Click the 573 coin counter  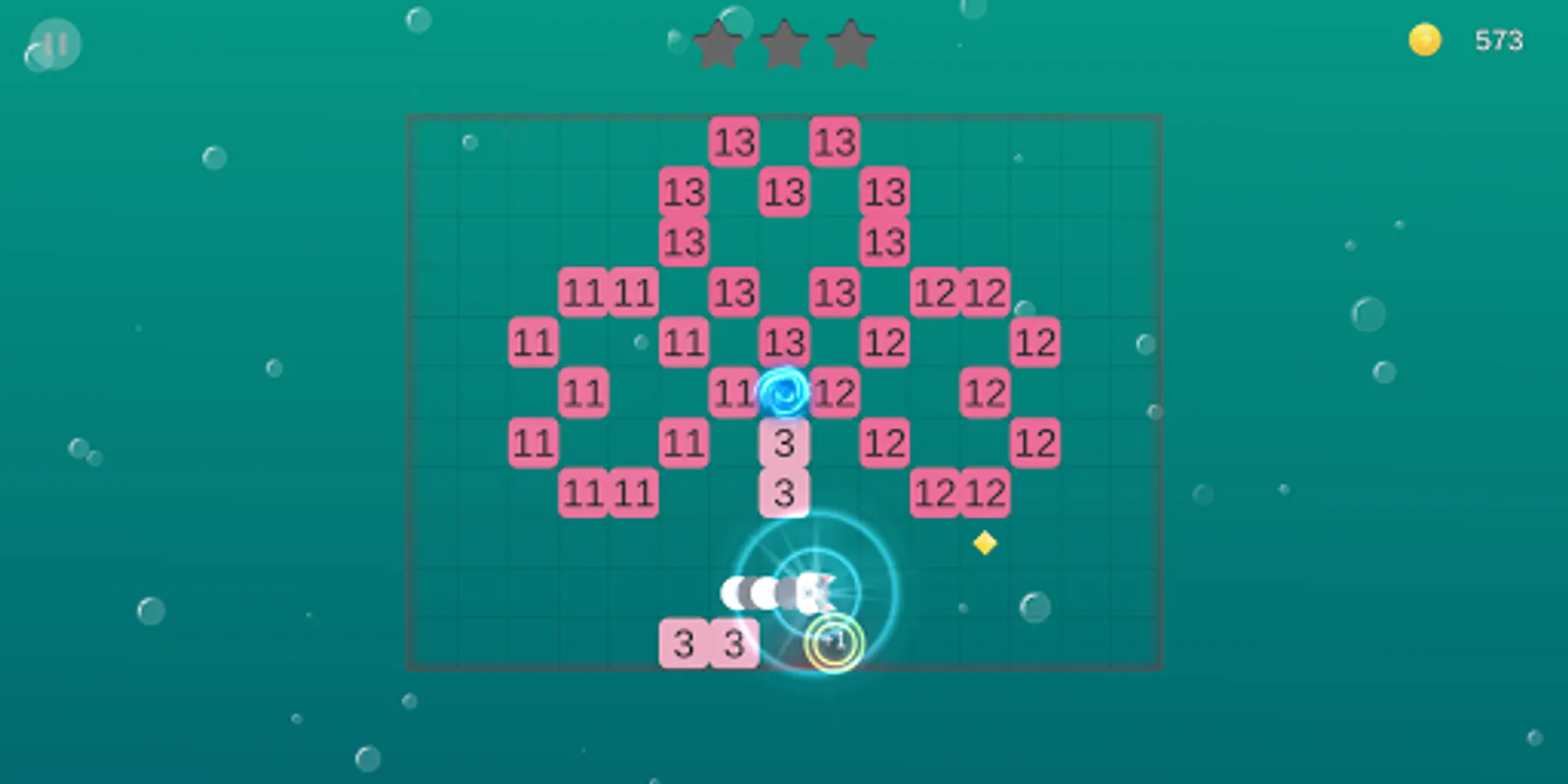(x=1497, y=38)
